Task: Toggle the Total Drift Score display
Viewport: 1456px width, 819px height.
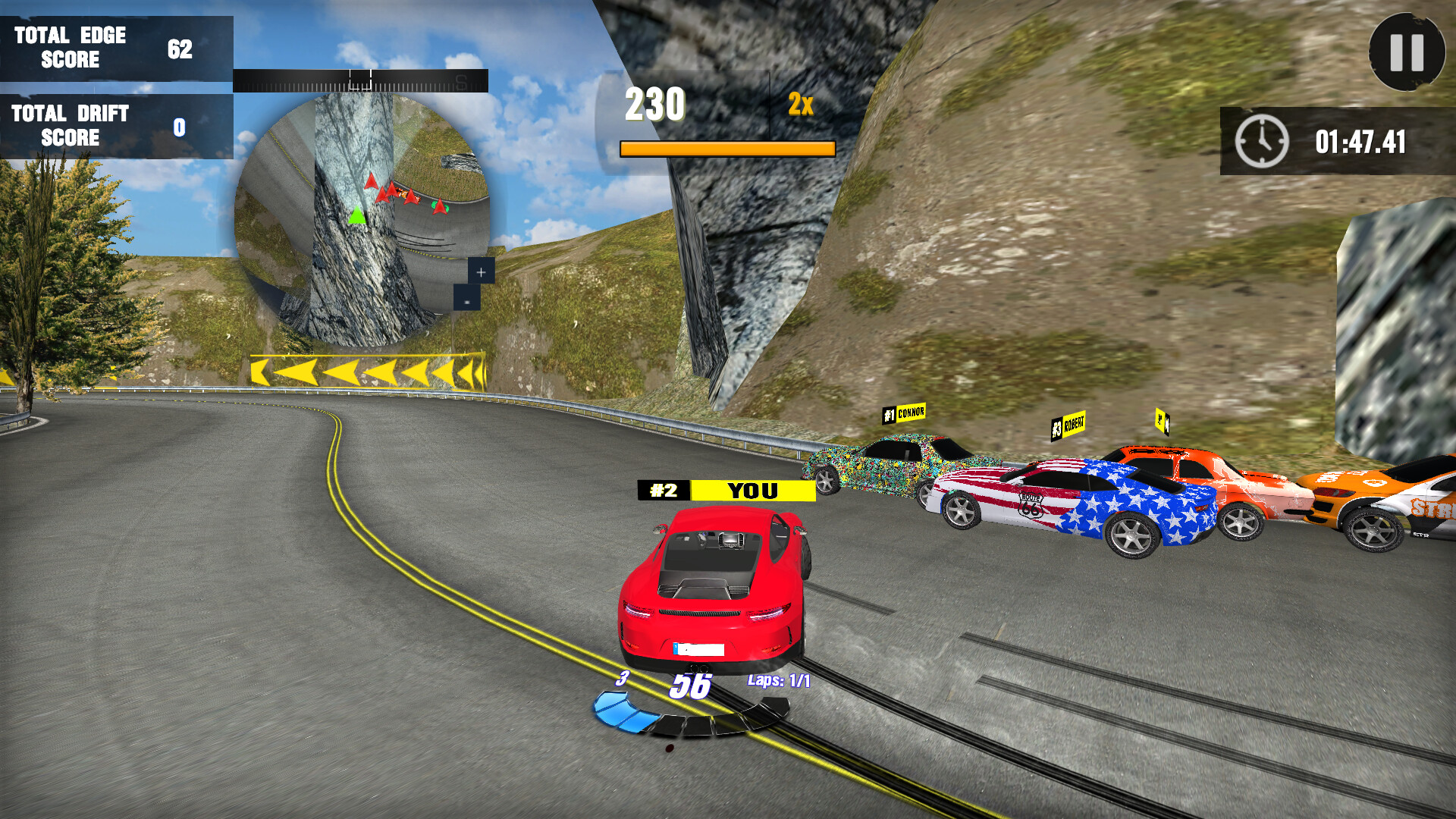Action: (x=118, y=126)
